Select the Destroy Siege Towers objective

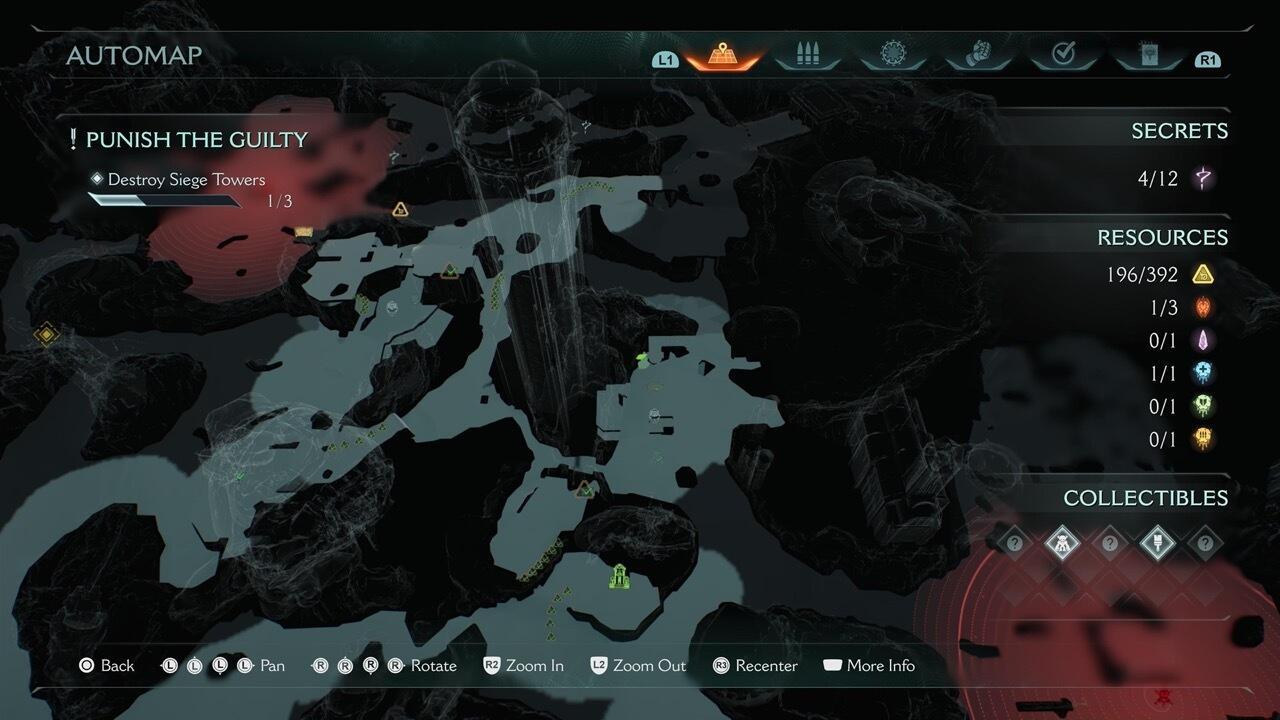pos(186,180)
